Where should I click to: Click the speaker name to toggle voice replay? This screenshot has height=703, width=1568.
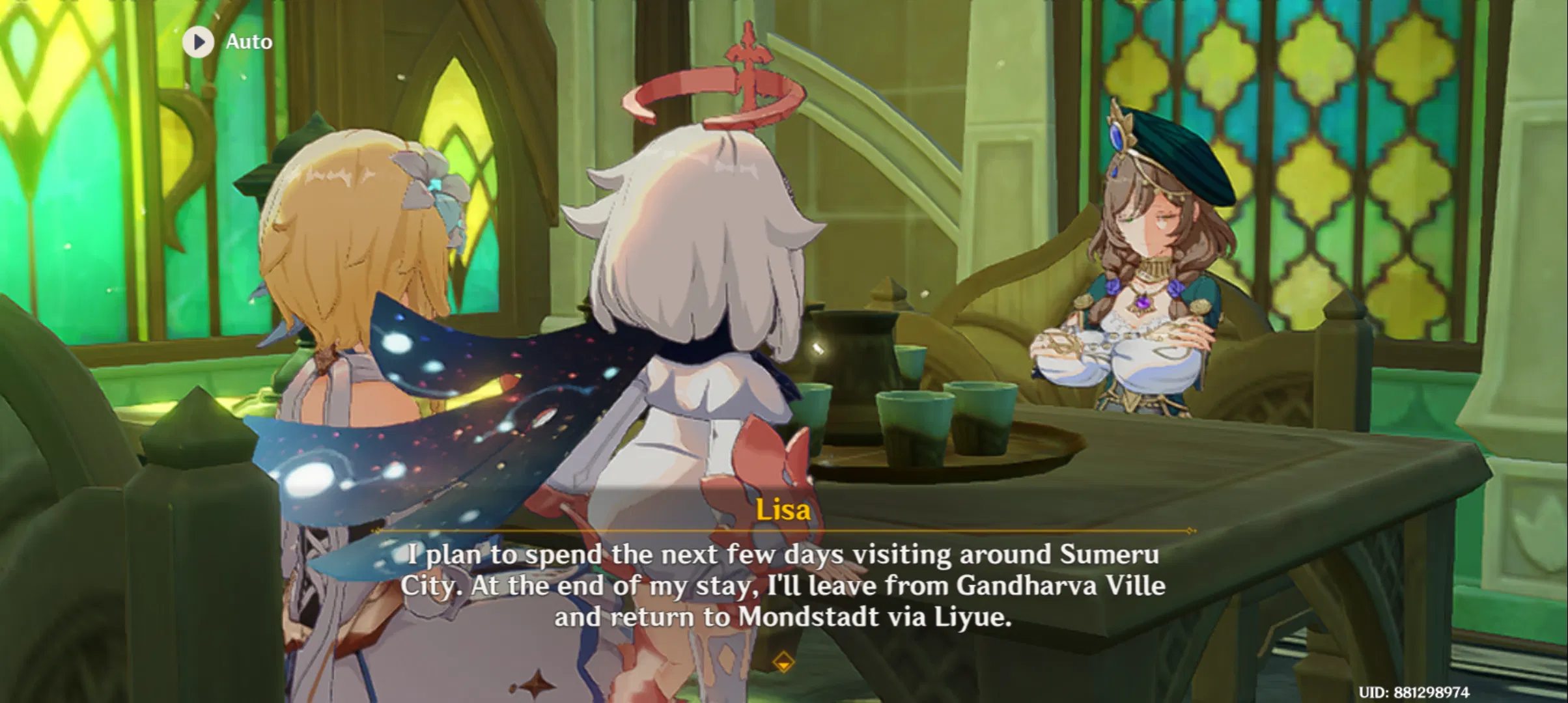(x=783, y=510)
